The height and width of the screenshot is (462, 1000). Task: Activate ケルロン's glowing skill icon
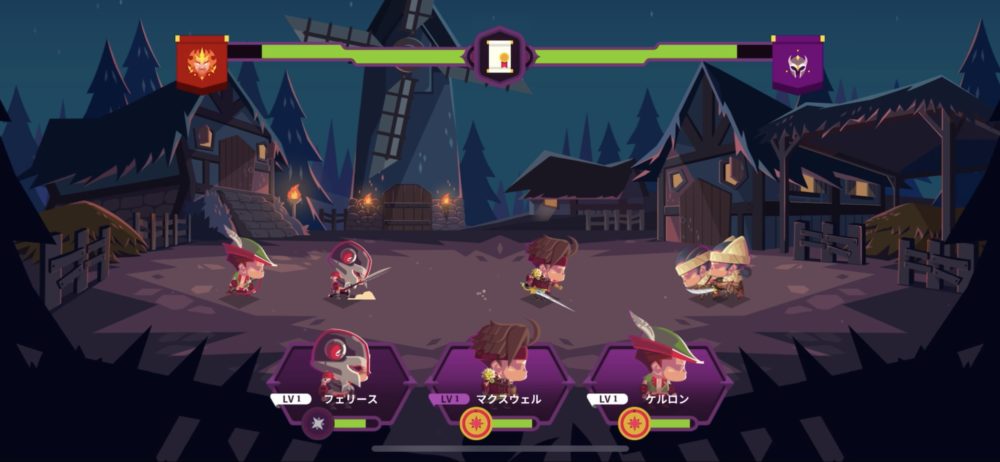634,424
